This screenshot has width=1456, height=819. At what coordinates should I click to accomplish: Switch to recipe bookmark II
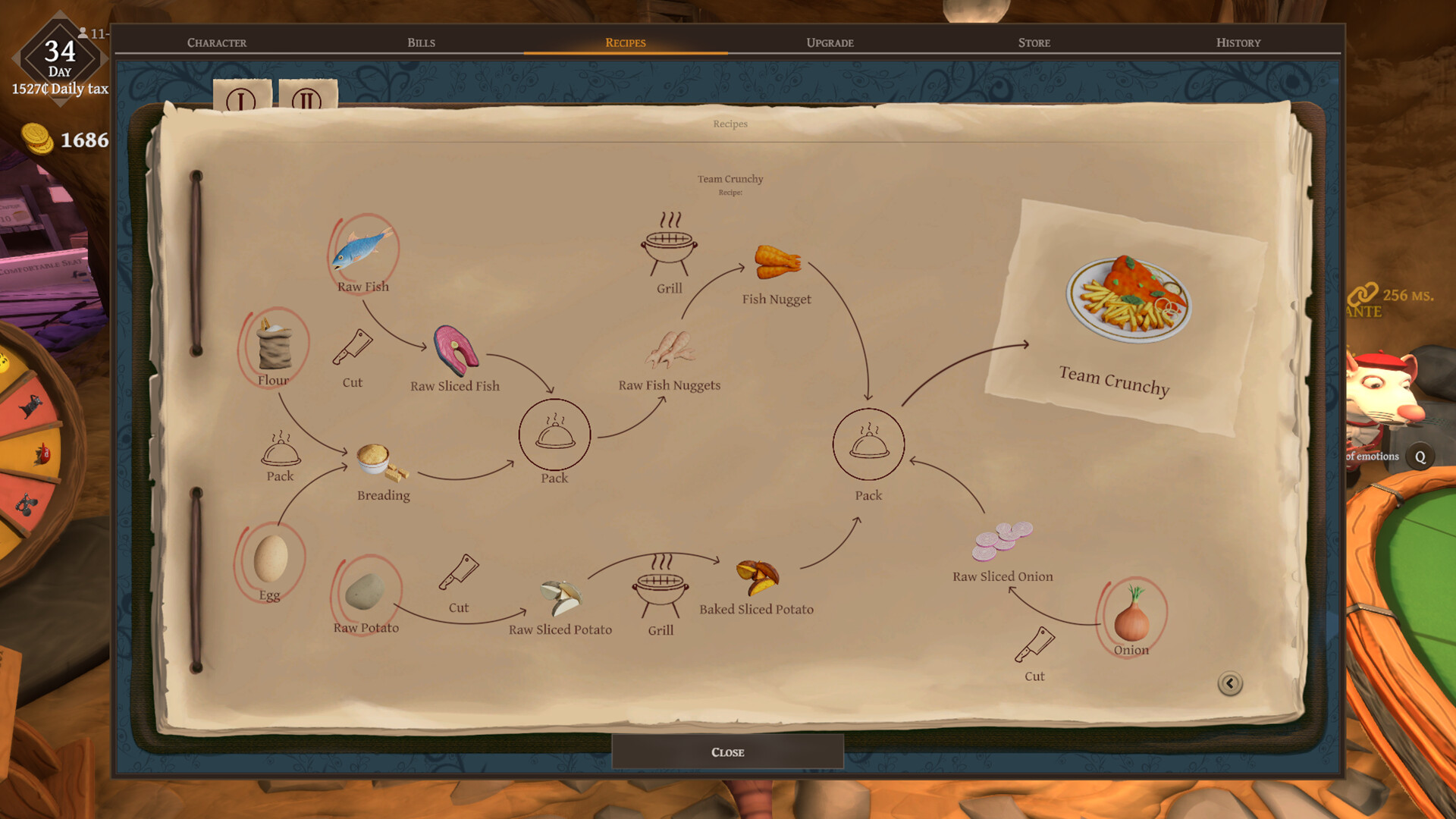click(x=307, y=99)
